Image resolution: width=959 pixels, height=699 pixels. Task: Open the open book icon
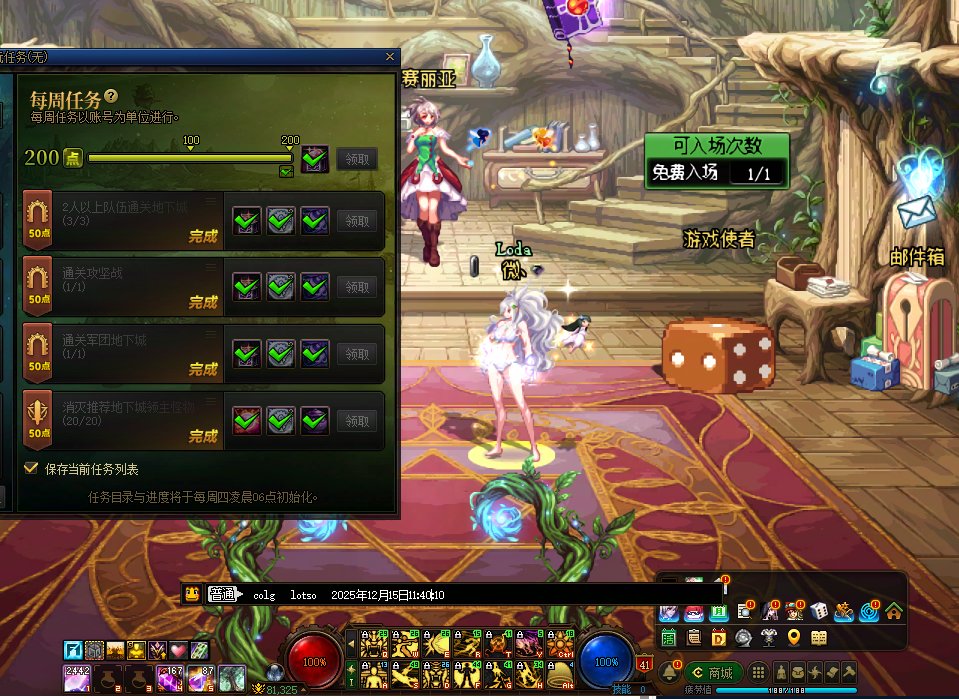coord(819,637)
